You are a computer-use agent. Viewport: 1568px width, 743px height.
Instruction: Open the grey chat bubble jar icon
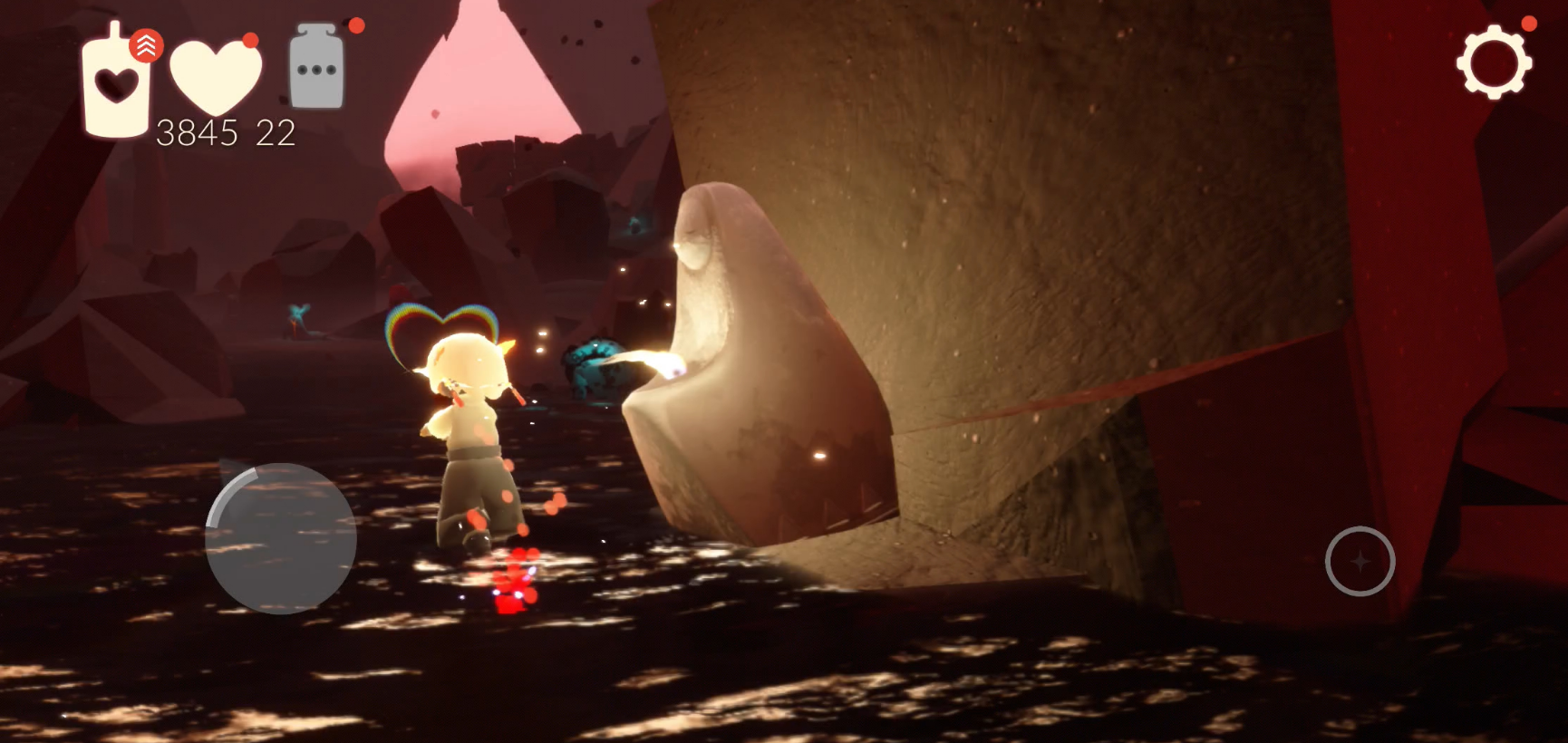316,68
